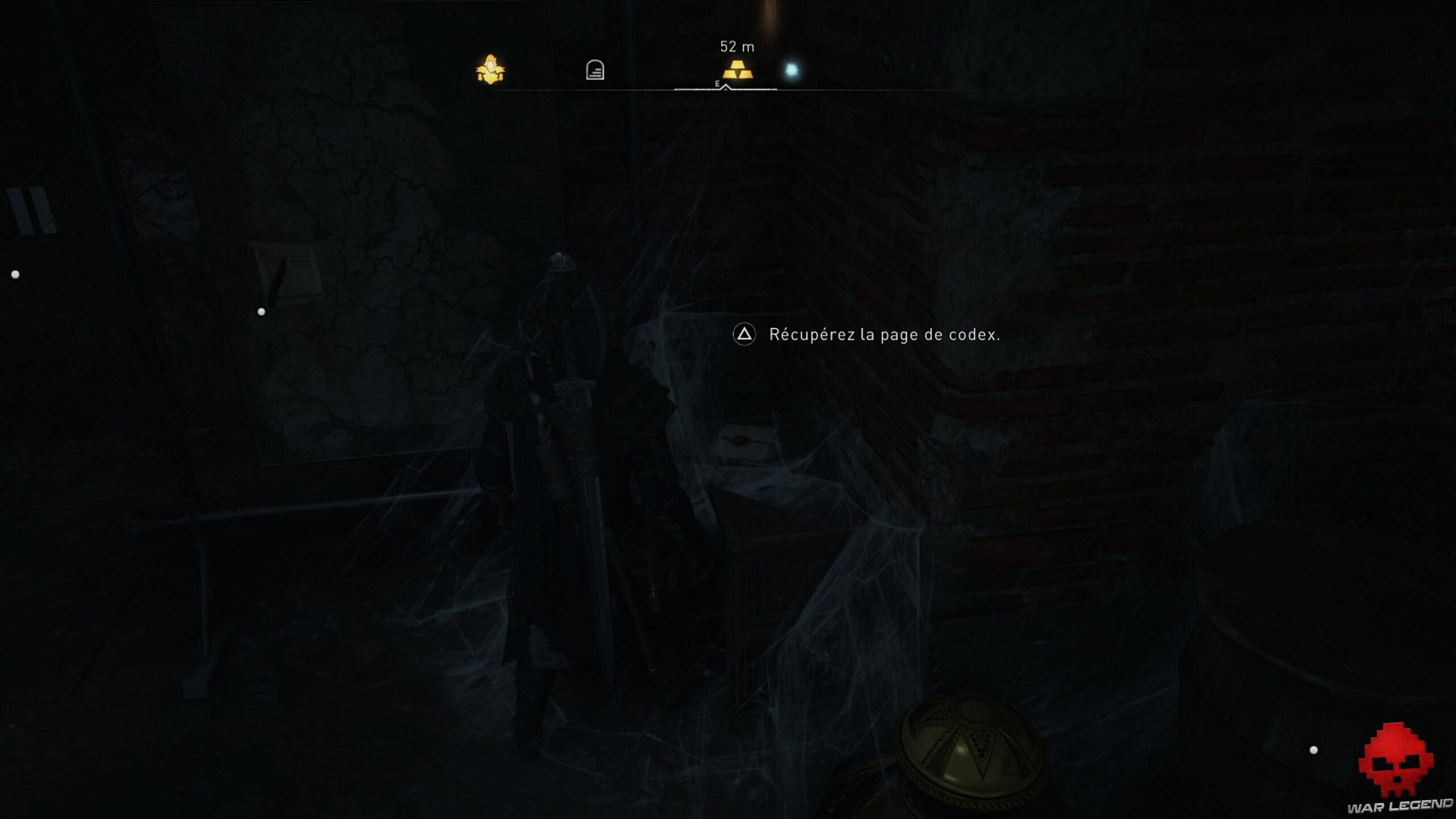Select the E direction indicator on the compass
1456x819 pixels.
click(718, 83)
